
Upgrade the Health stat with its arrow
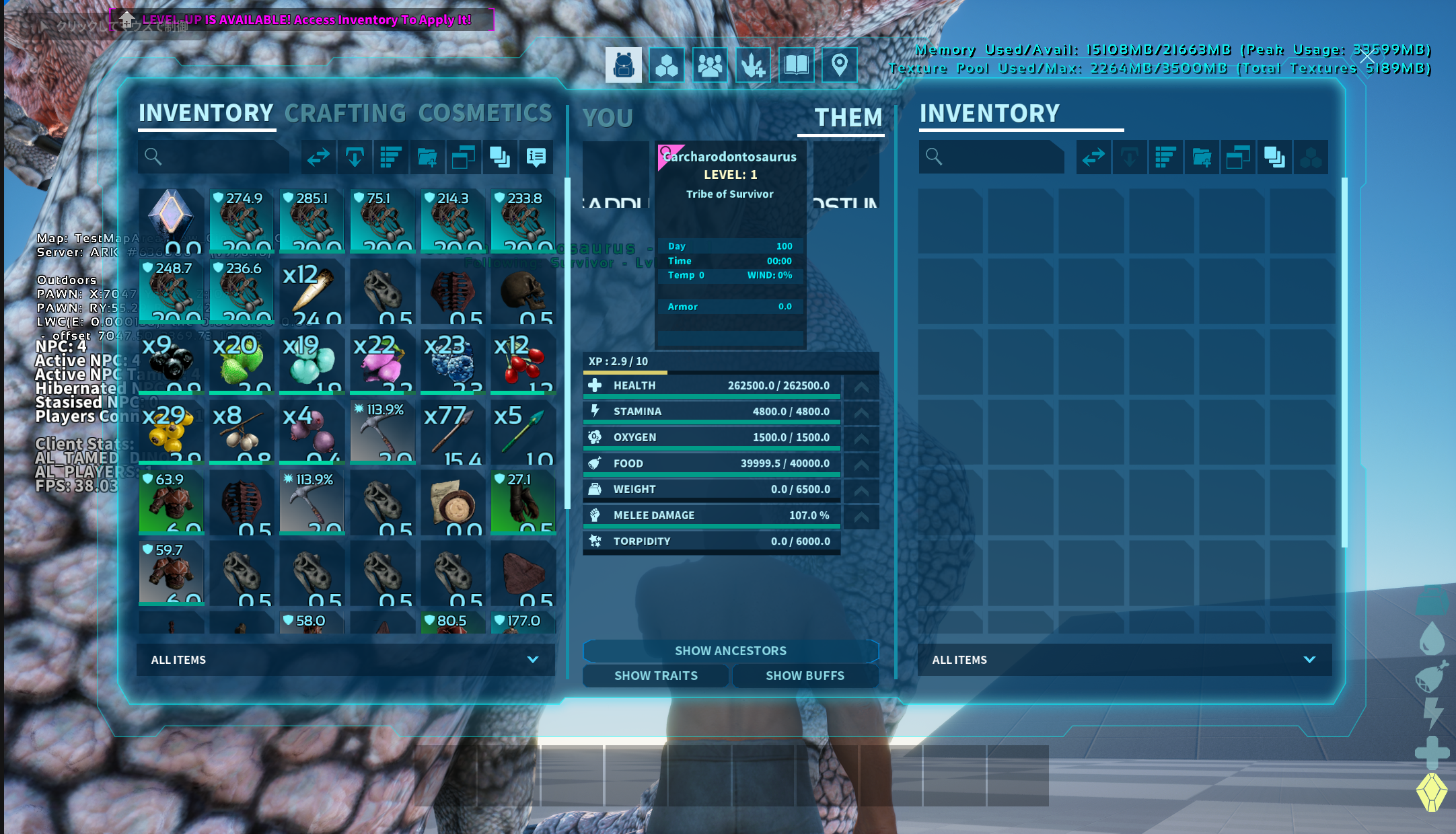pyautogui.click(x=861, y=387)
